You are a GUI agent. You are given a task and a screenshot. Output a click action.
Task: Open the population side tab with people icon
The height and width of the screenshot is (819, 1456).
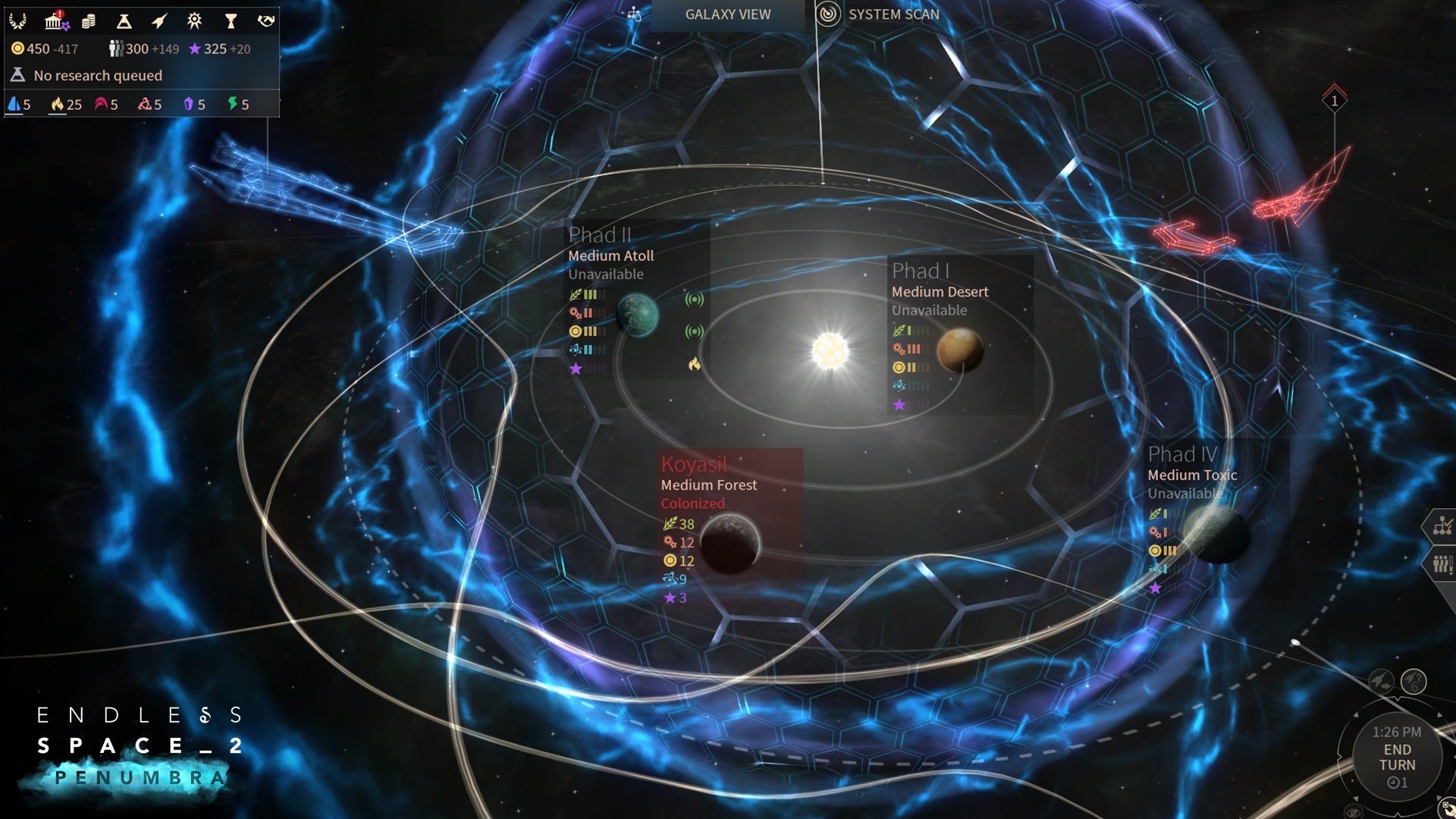(1441, 564)
